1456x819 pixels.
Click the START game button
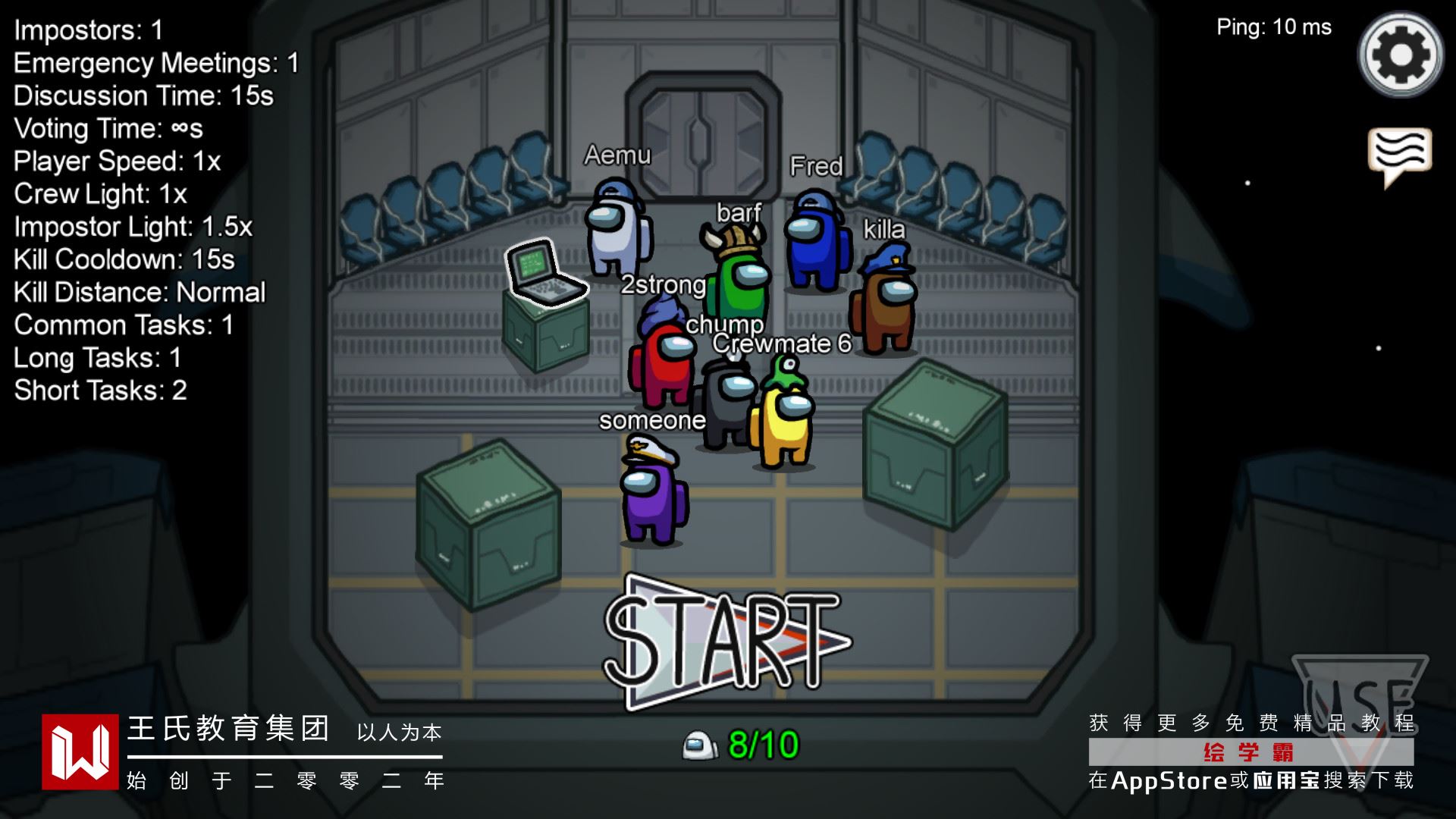(724, 642)
